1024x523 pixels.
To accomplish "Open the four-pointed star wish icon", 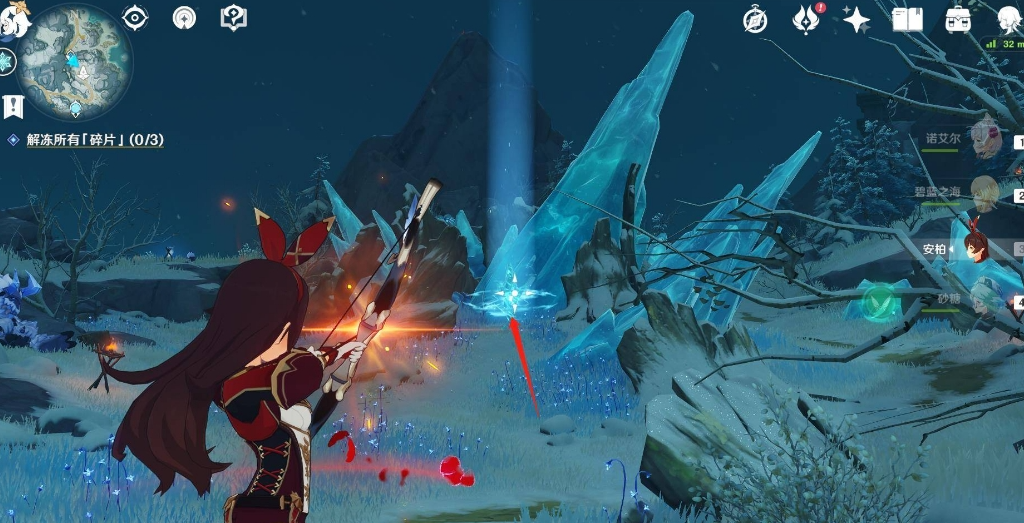I will click(856, 19).
